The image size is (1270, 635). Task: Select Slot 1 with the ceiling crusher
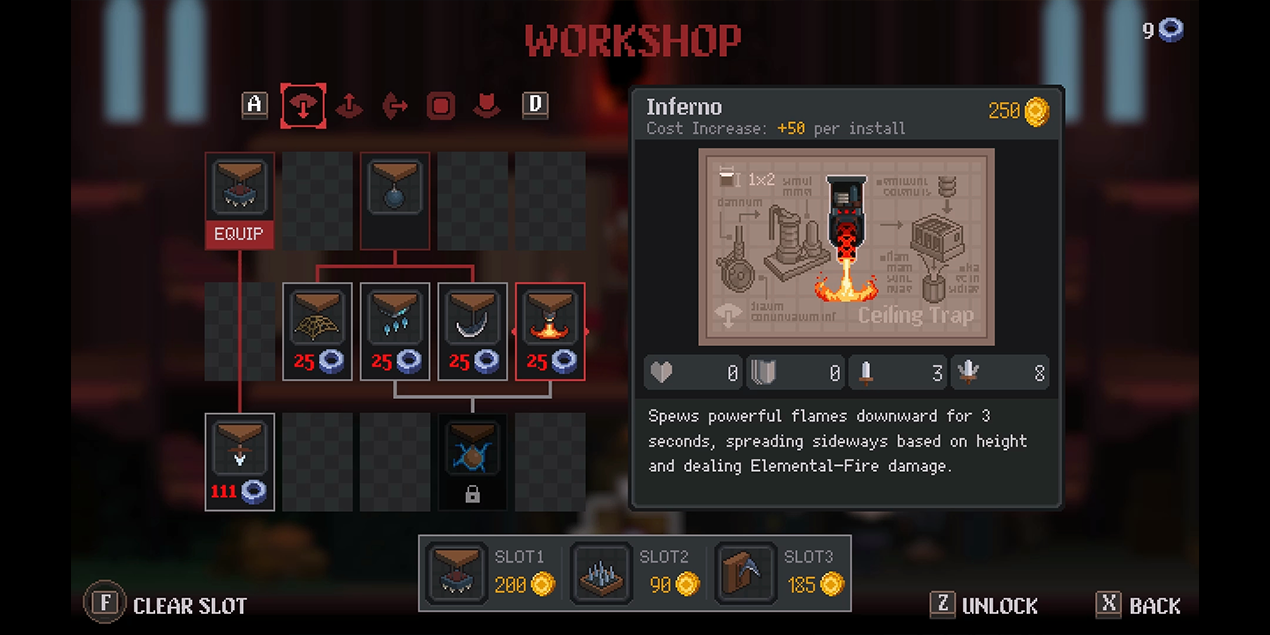[x=492, y=573]
